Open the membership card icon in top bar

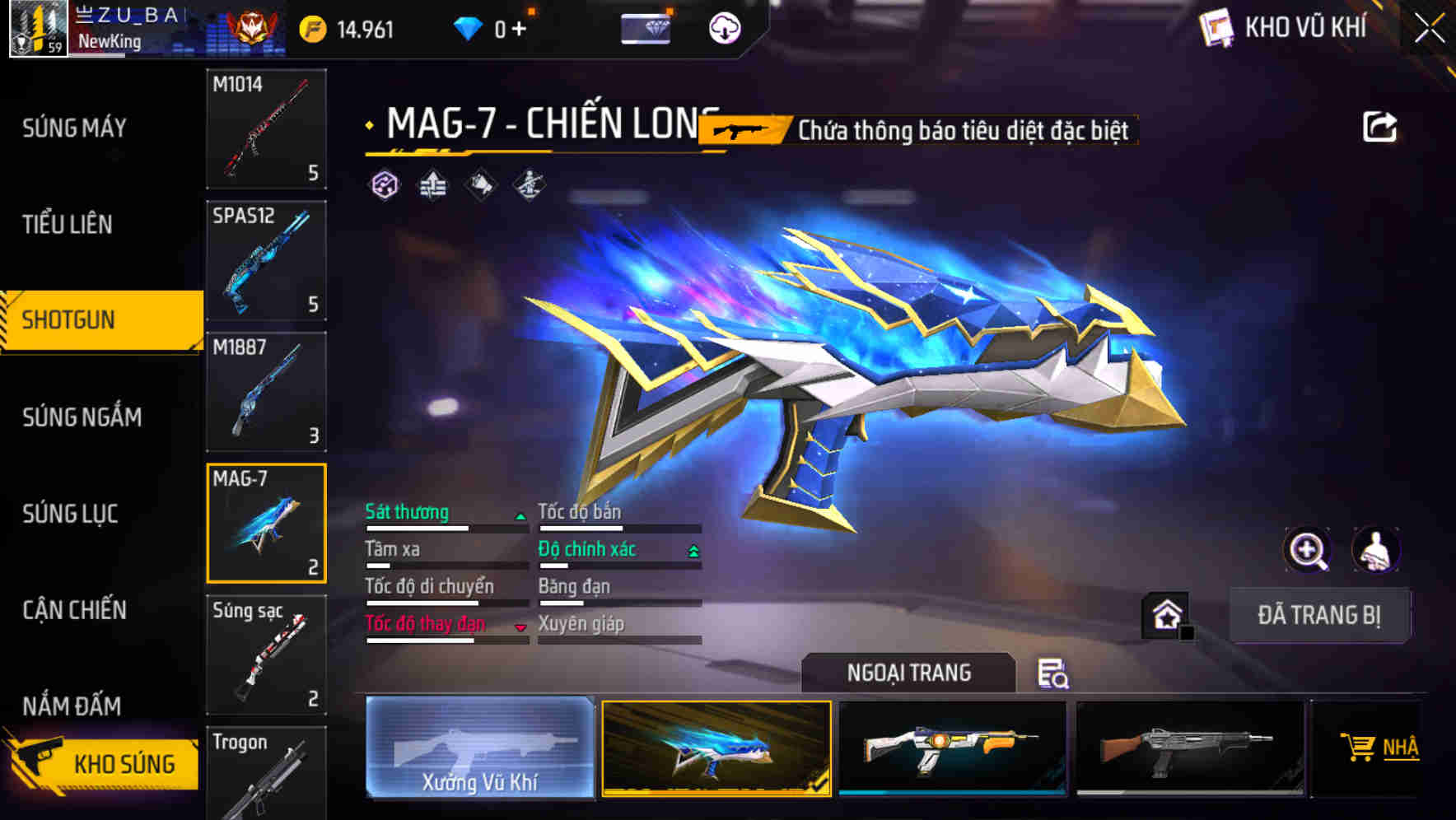click(x=647, y=27)
